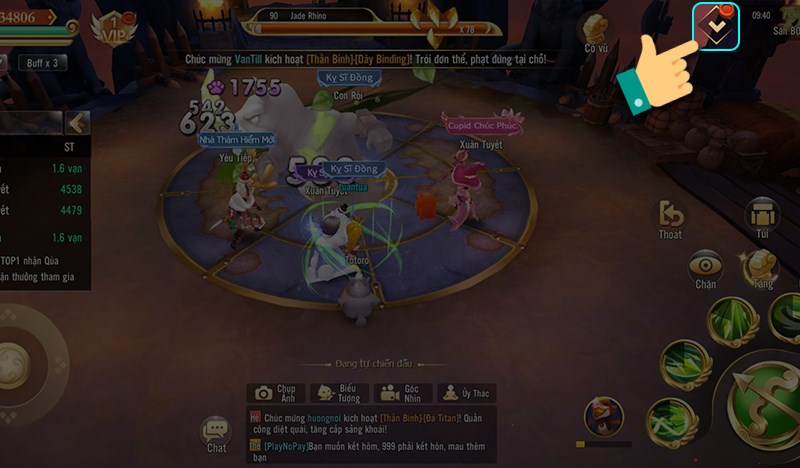Viewport: 800px width, 468px height.
Task: Click the Buff x 3 indicator
Action: [x=43, y=63]
